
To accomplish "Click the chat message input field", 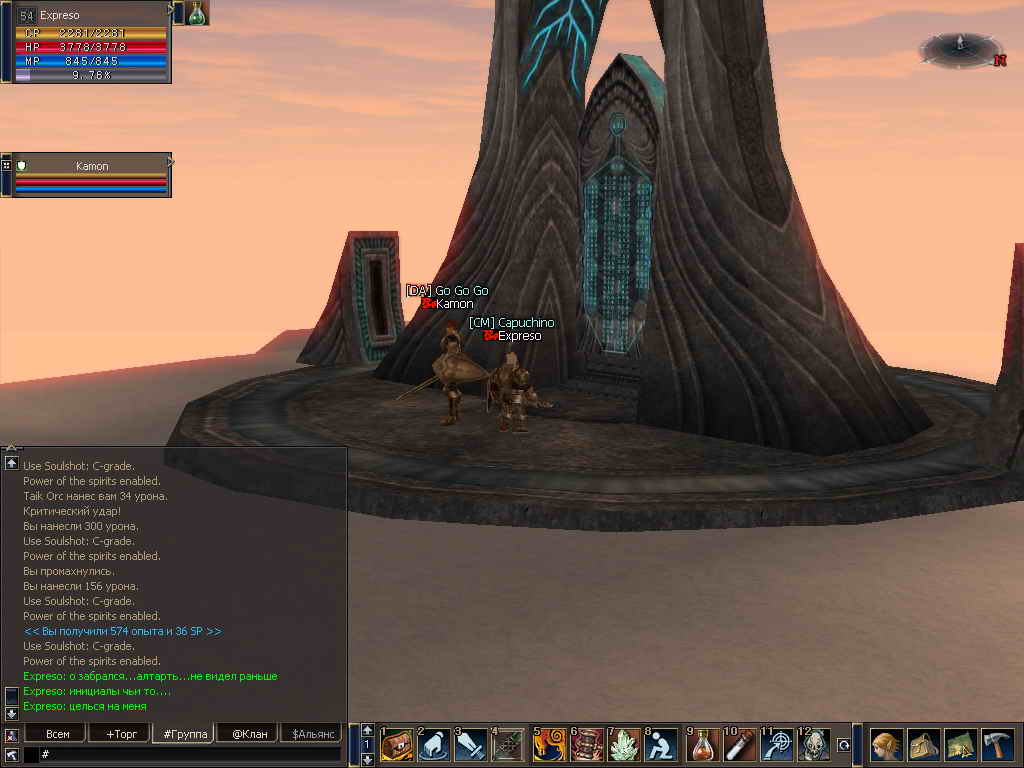I will pos(190,754).
